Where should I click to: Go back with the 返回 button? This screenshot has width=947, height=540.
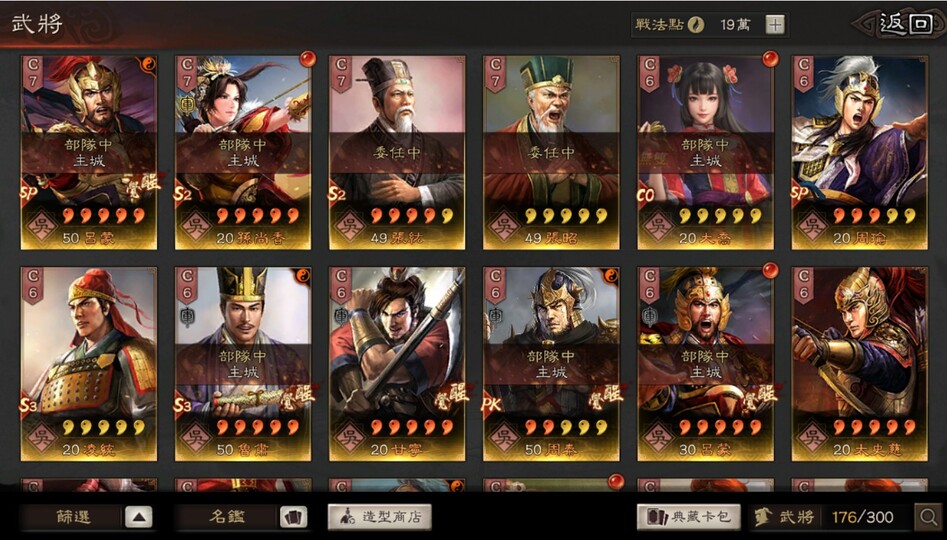click(x=897, y=24)
